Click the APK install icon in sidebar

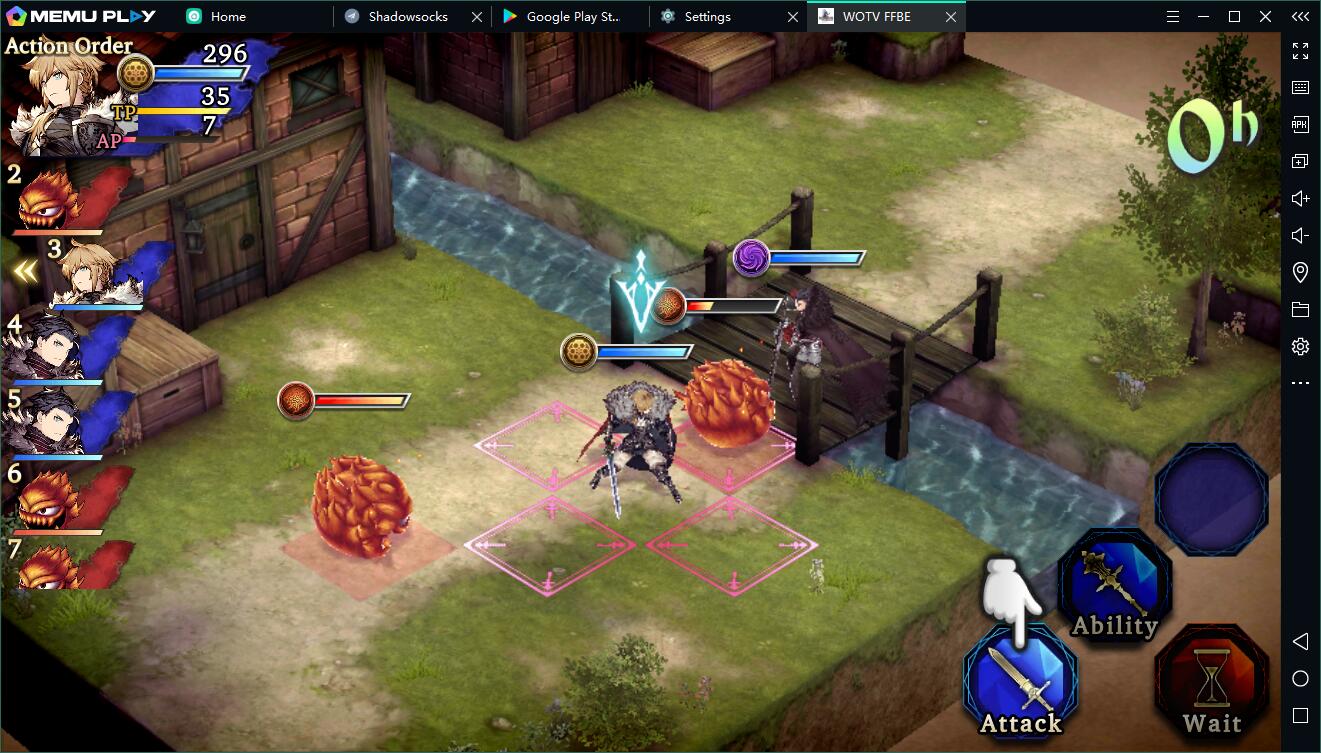1299,124
